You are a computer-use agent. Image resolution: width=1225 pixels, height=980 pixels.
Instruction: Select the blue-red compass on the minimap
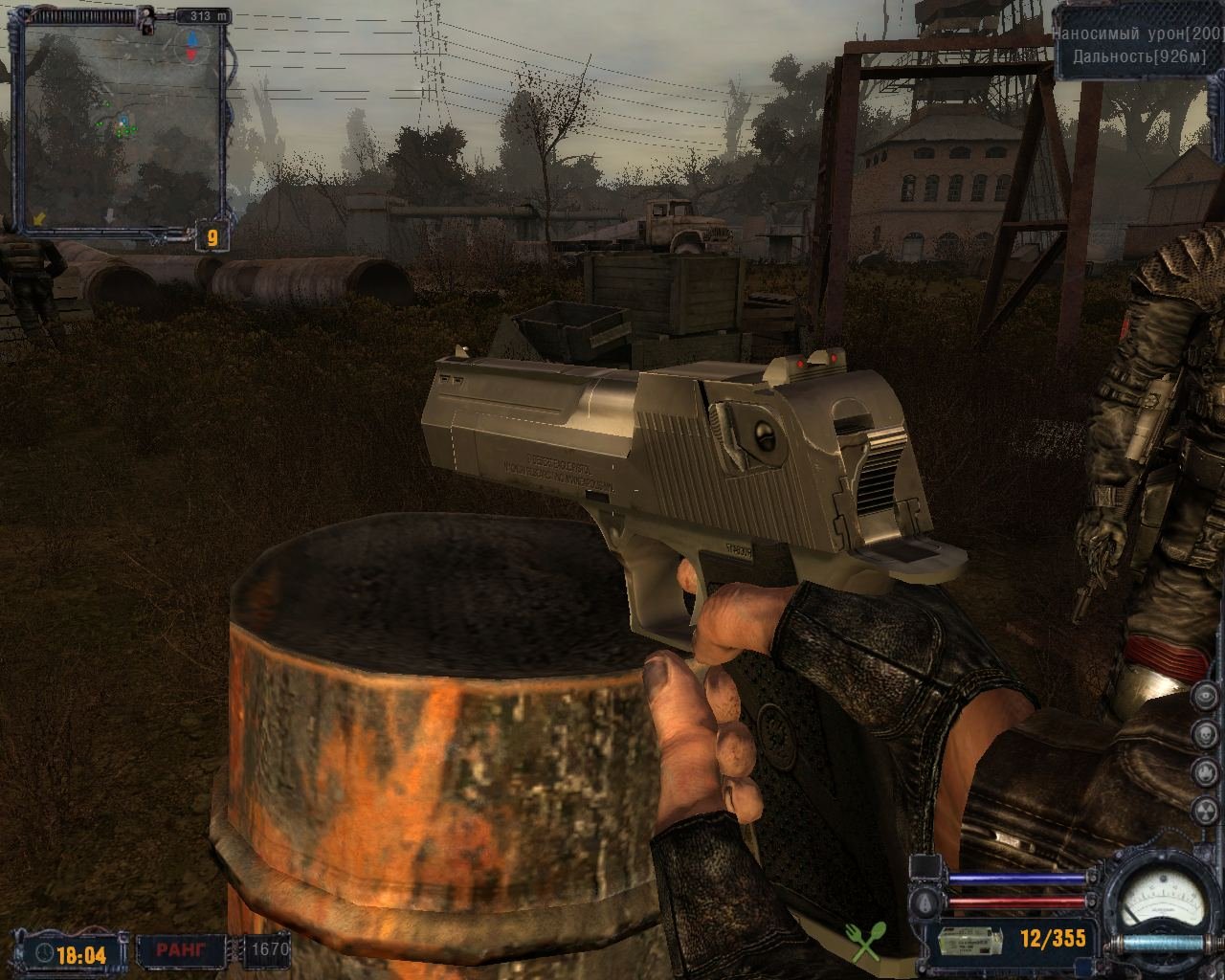pos(191,45)
